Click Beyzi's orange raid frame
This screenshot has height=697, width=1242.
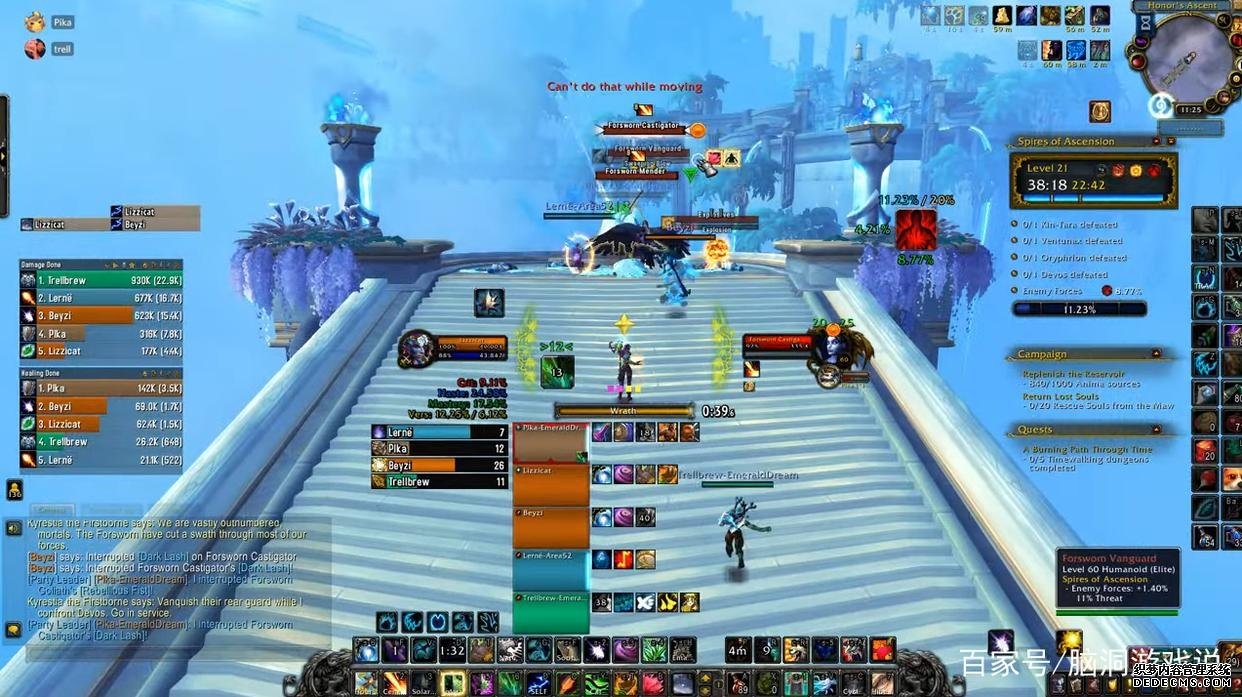551,527
